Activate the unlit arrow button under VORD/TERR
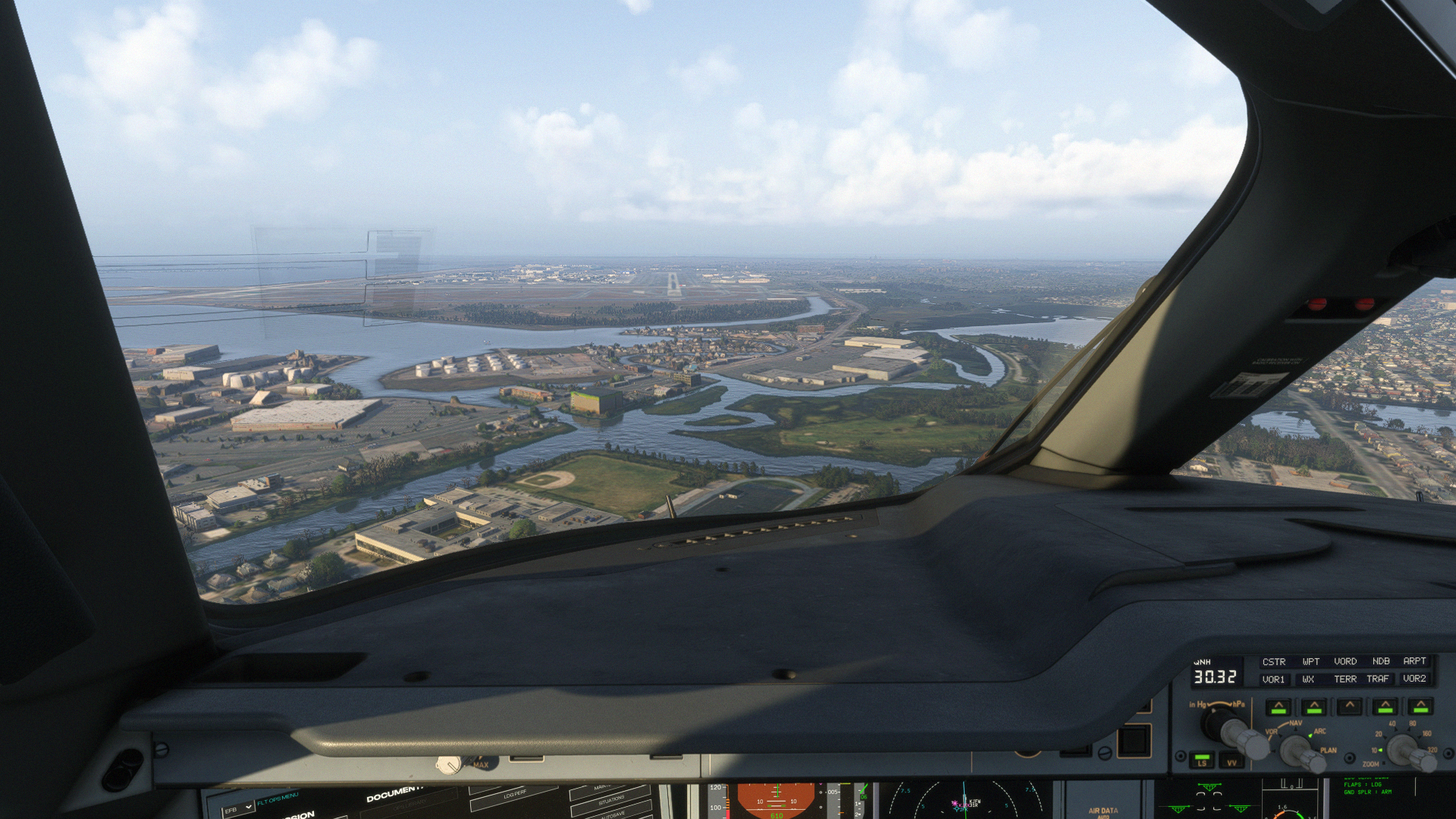Screen dimensions: 1456x819 tap(1349, 708)
